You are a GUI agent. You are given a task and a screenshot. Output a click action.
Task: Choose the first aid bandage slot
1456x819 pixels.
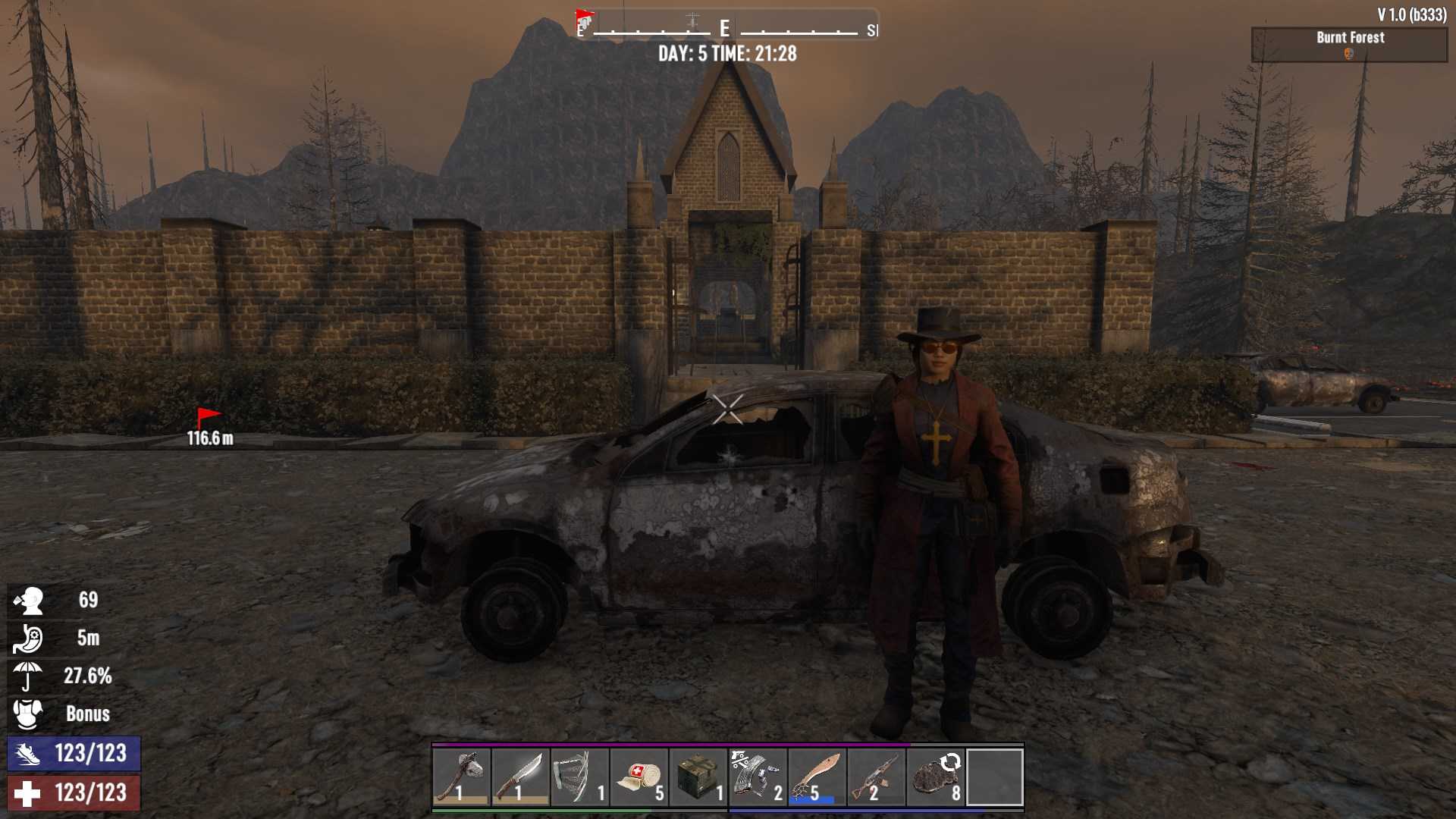[x=639, y=777]
